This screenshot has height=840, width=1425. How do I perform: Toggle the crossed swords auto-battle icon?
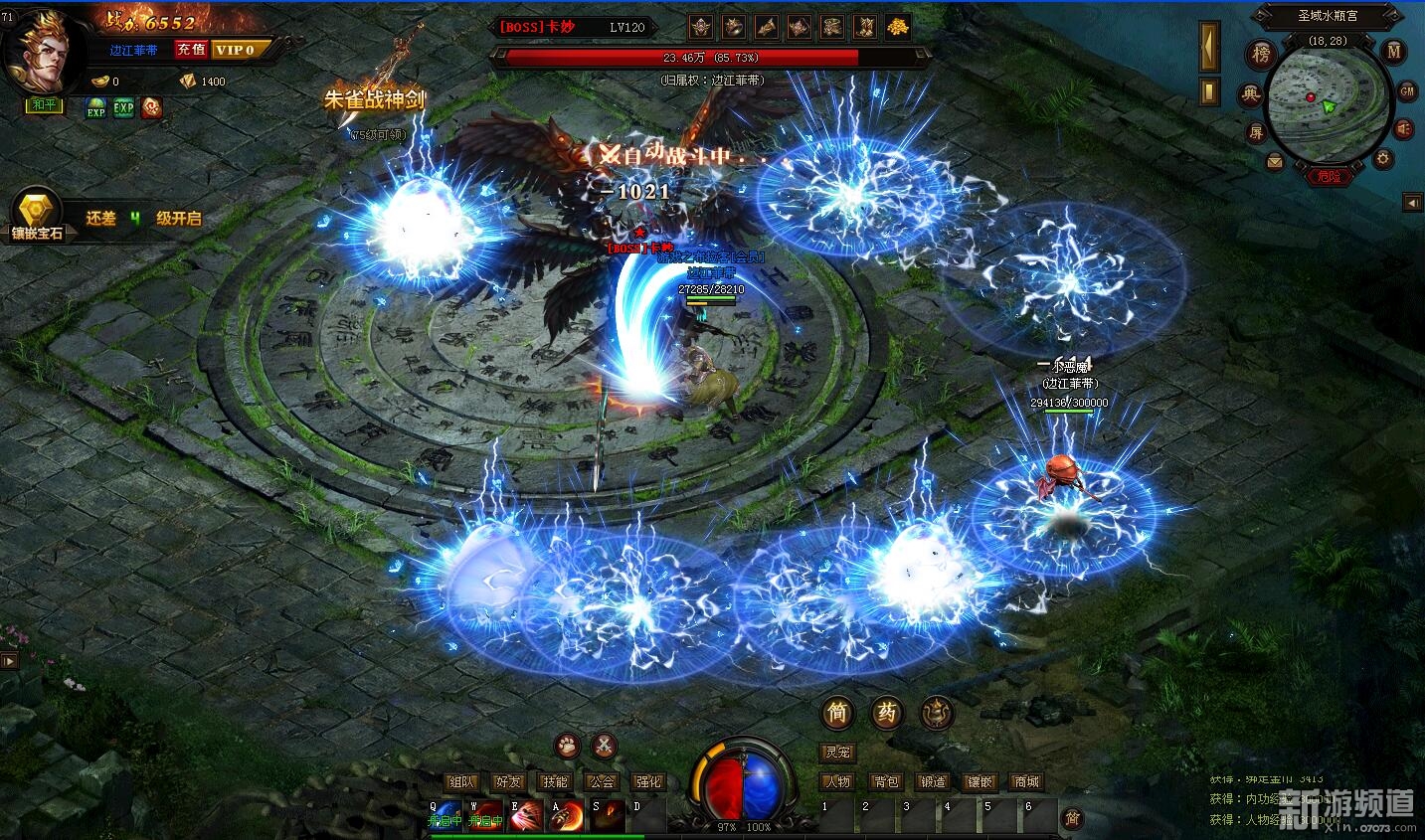click(x=605, y=745)
